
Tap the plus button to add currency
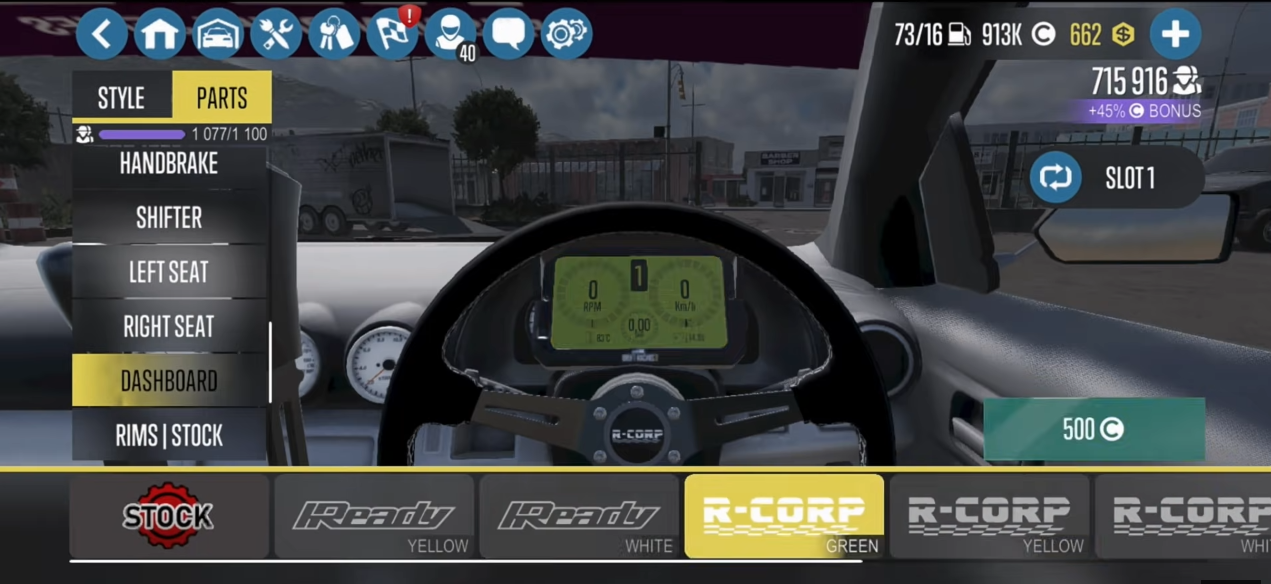(x=1174, y=35)
